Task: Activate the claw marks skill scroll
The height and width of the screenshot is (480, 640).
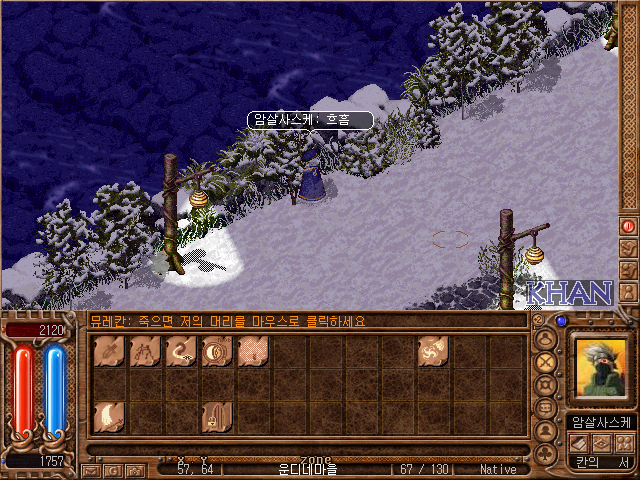Action: pos(145,351)
